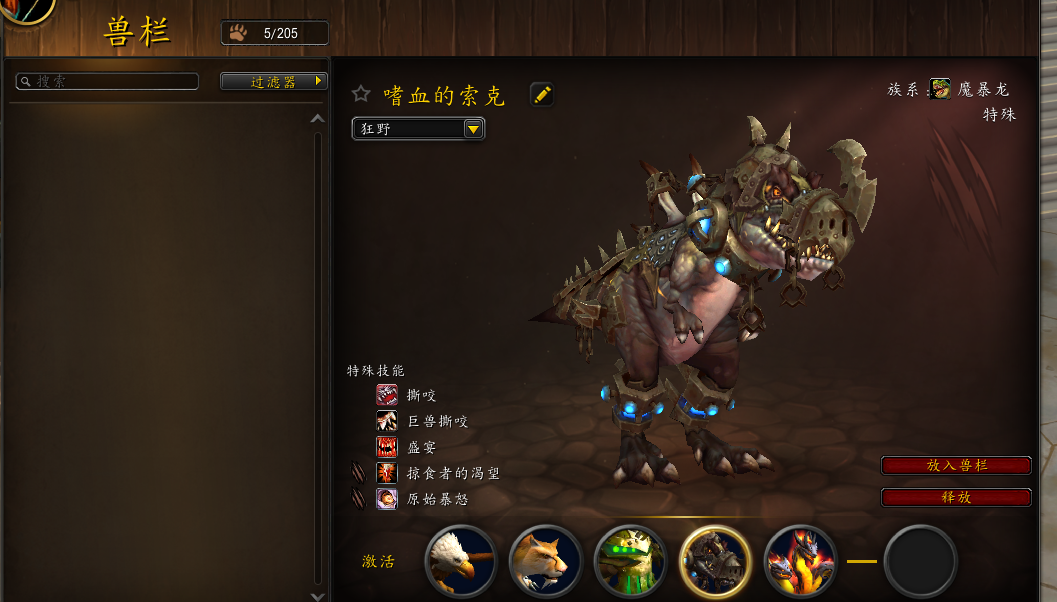Rename pet using the pencil edit button
The width and height of the screenshot is (1057, 602).
[542, 95]
